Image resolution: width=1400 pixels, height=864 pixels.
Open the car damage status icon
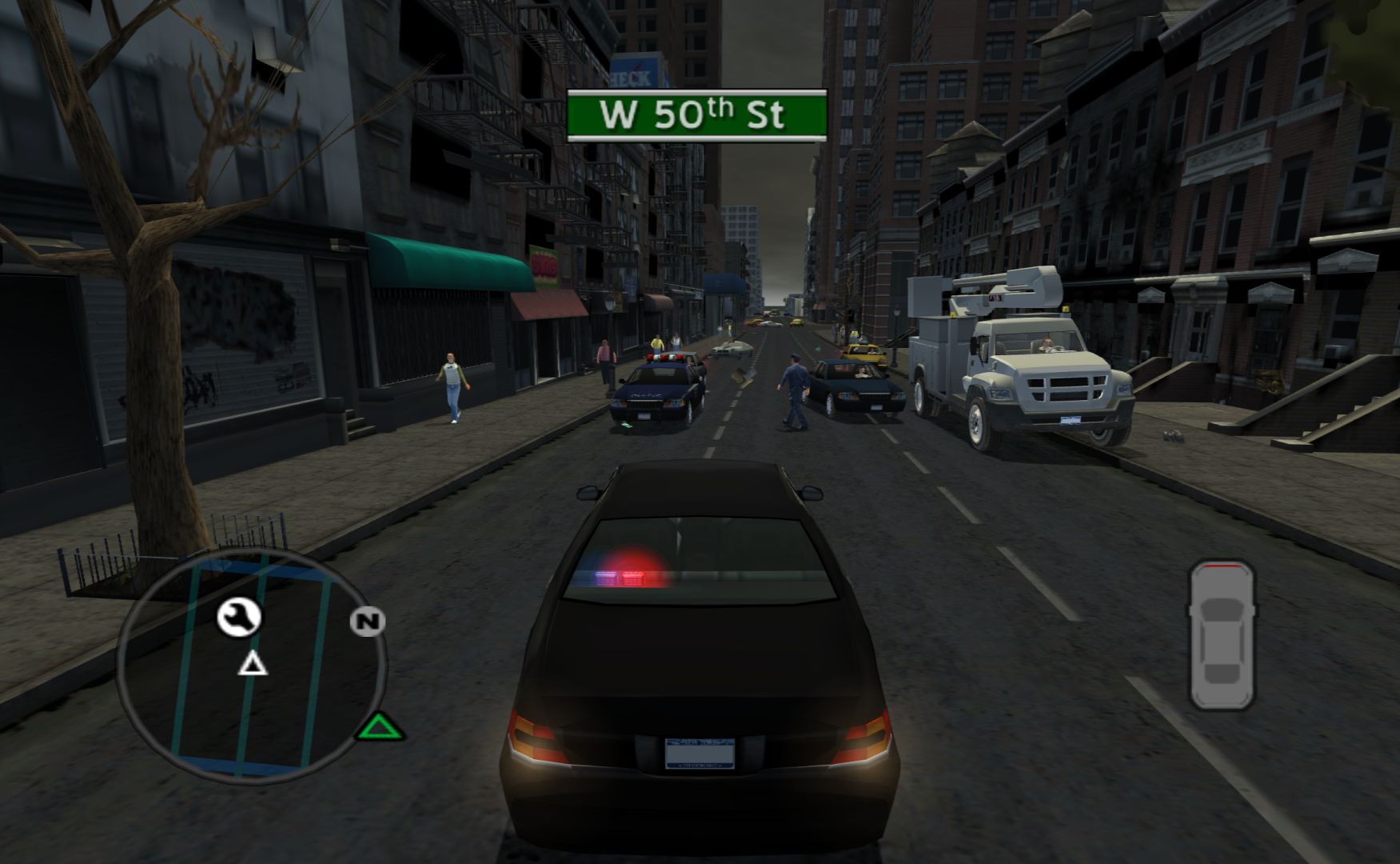1220,634
